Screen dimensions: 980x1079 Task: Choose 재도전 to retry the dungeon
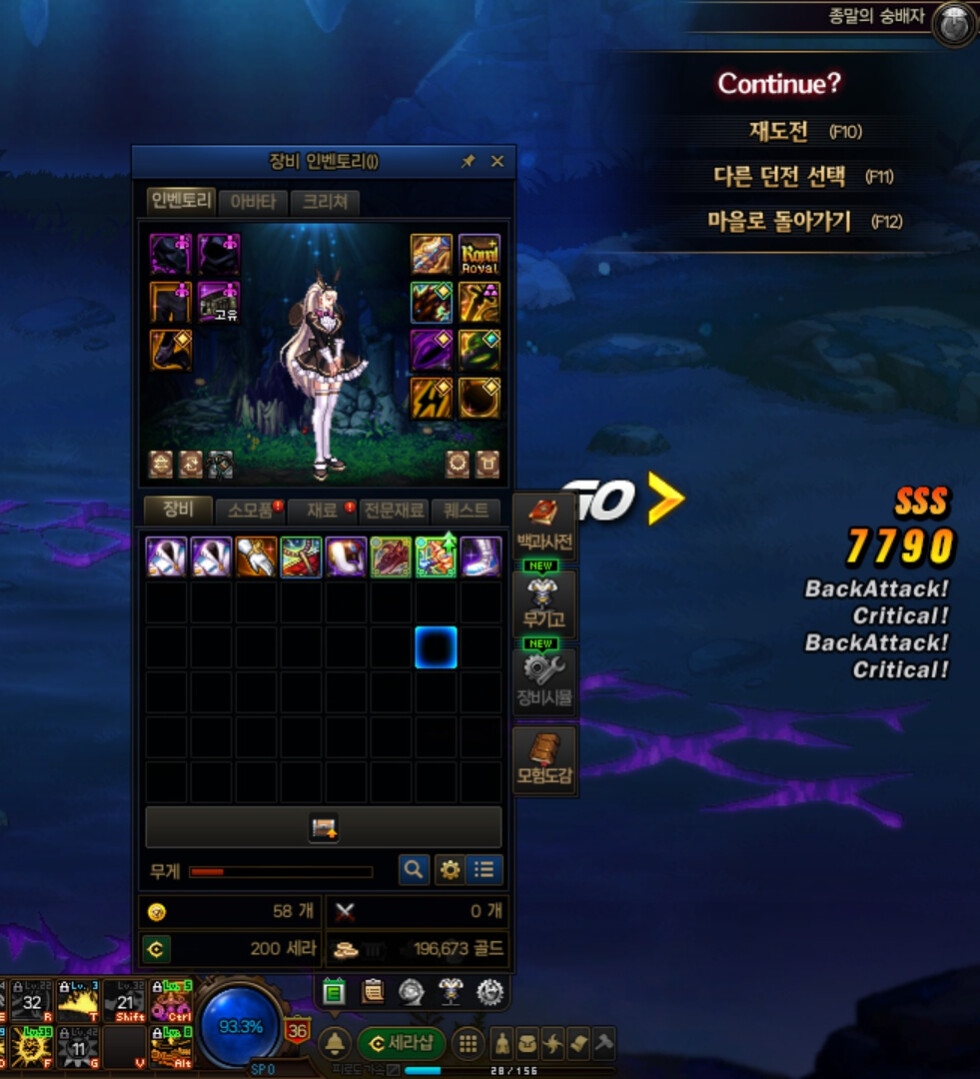pos(779,131)
